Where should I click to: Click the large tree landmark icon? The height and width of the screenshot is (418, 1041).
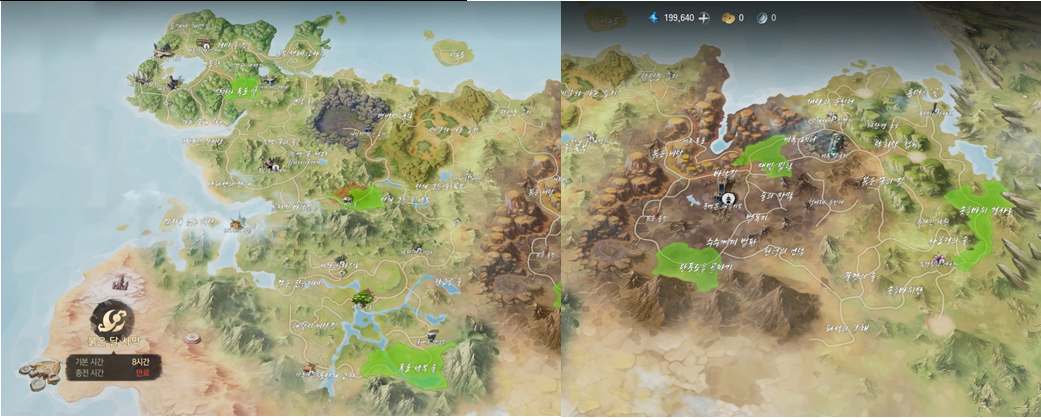(x=361, y=296)
